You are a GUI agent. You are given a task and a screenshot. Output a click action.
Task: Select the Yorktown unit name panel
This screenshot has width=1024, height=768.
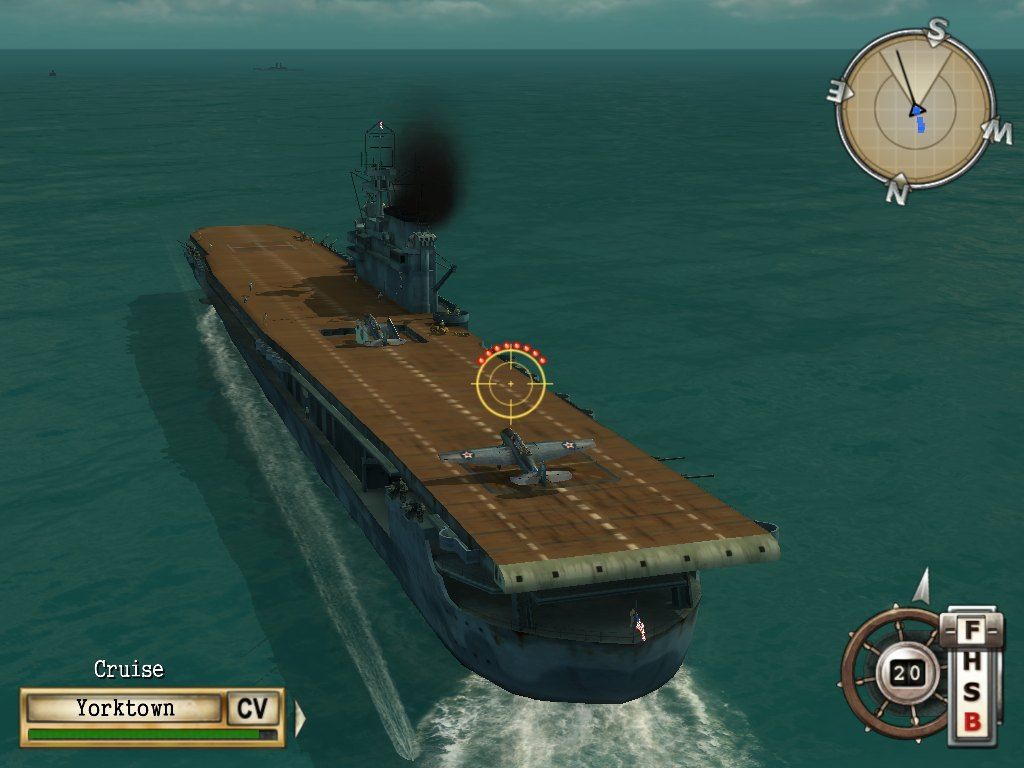pyautogui.click(x=125, y=708)
